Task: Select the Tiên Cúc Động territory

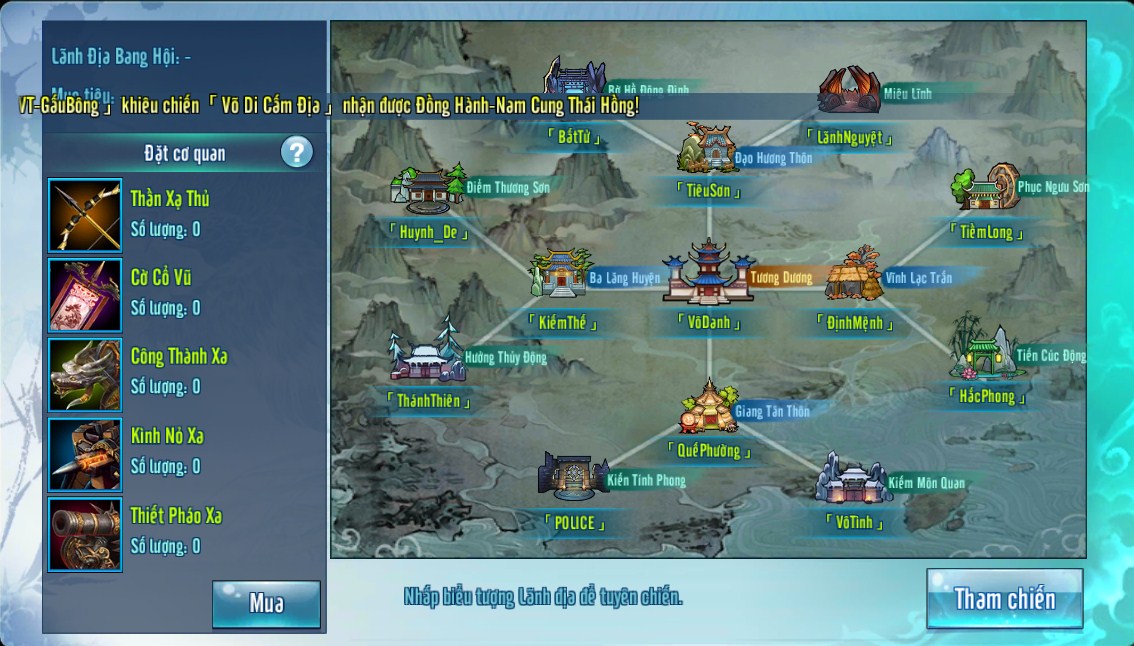Action: point(981,353)
